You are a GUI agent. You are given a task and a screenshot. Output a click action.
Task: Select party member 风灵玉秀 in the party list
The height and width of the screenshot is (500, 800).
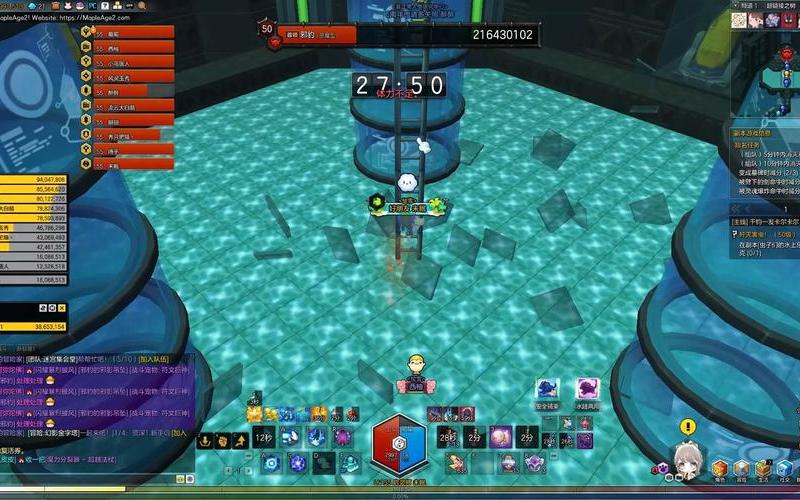(x=127, y=76)
